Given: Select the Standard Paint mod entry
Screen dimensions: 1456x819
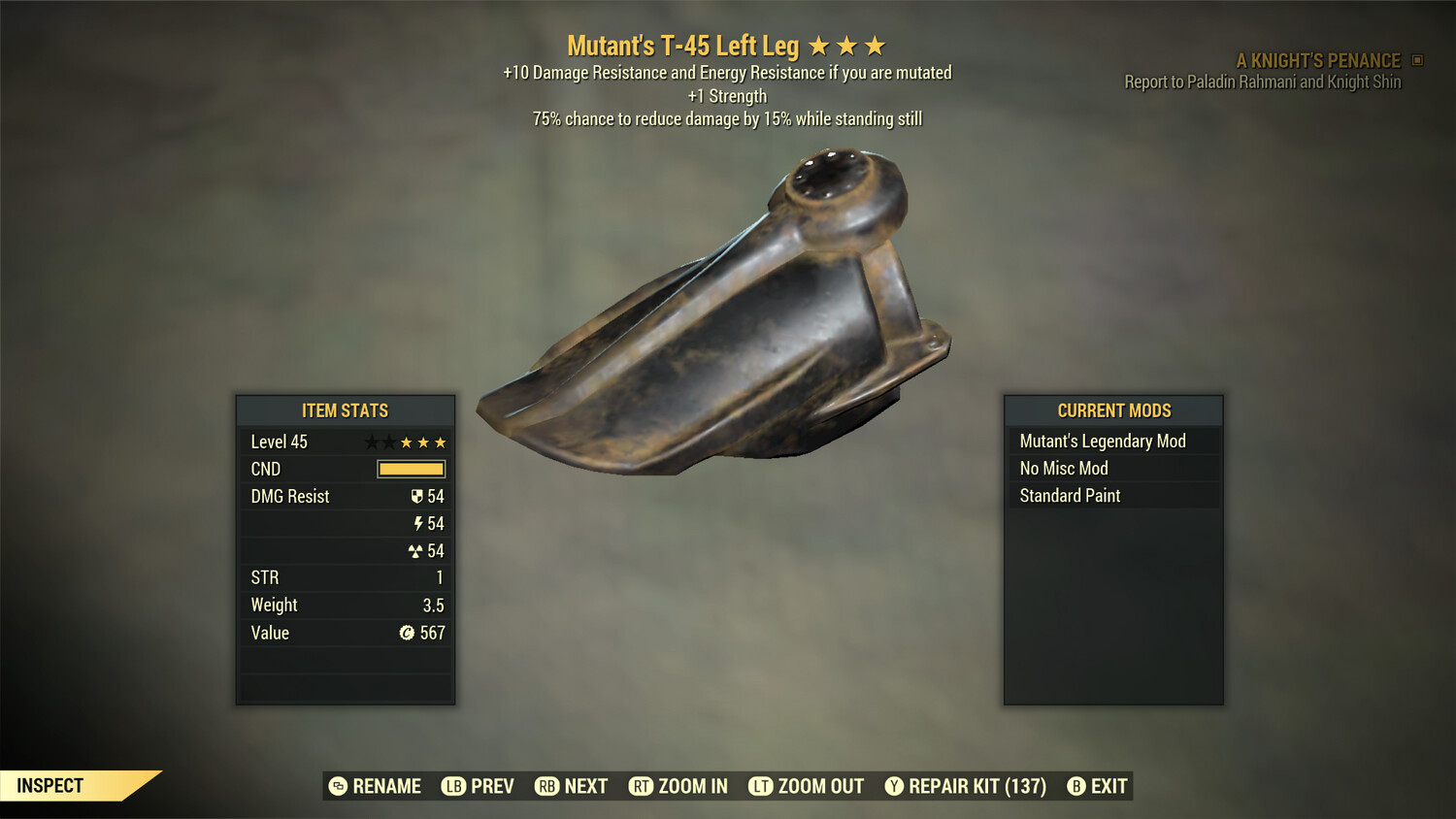Looking at the screenshot, I should (x=1069, y=495).
